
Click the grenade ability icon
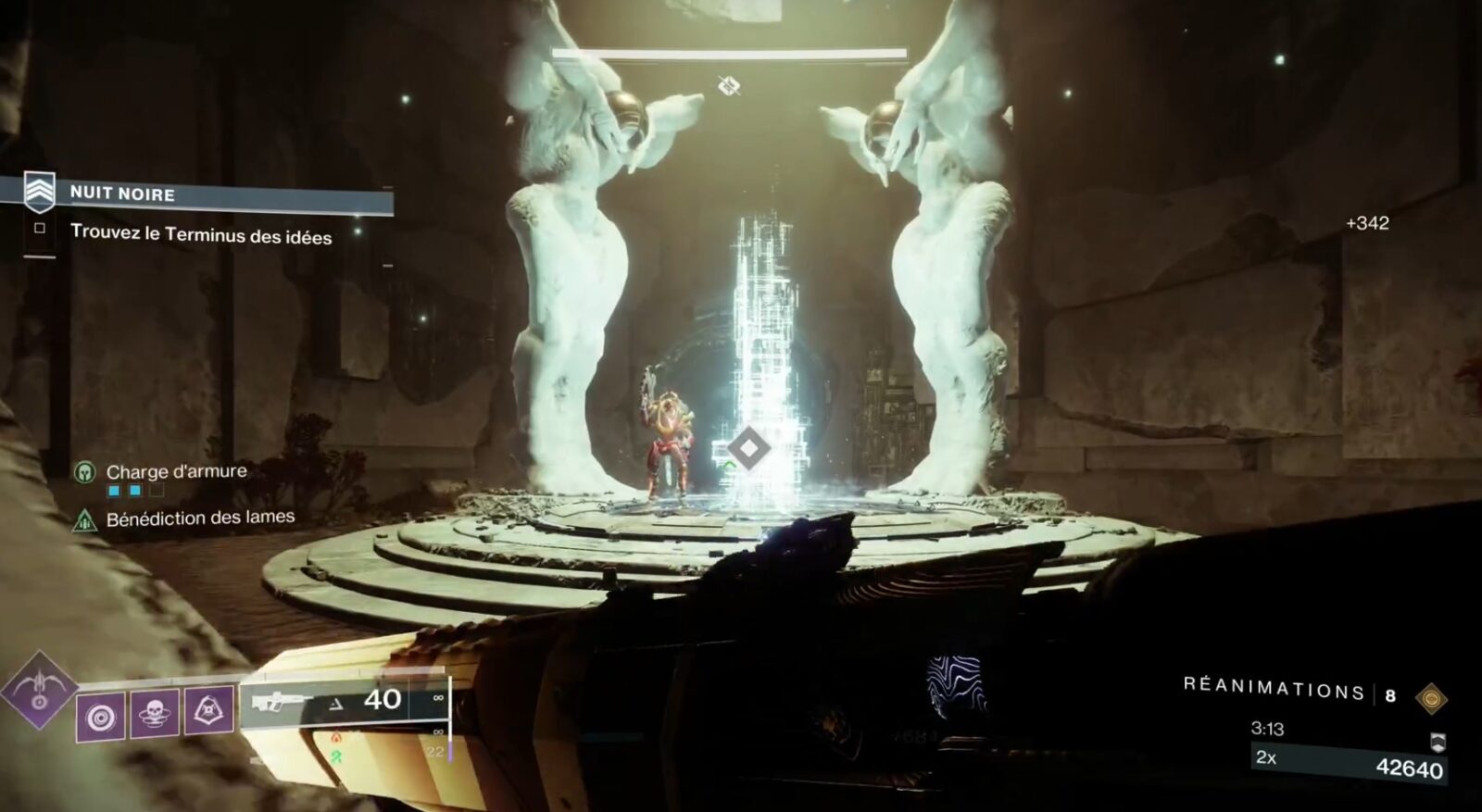pos(101,715)
